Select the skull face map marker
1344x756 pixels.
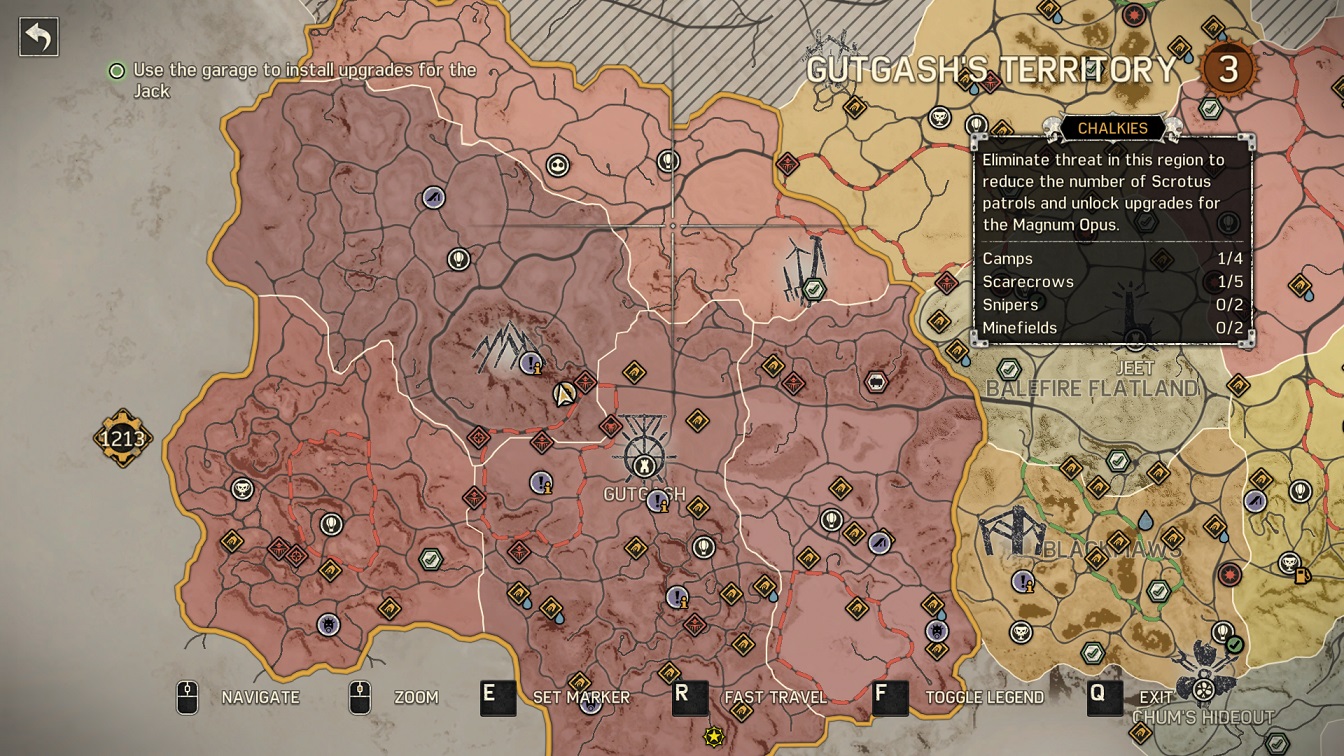coord(558,165)
